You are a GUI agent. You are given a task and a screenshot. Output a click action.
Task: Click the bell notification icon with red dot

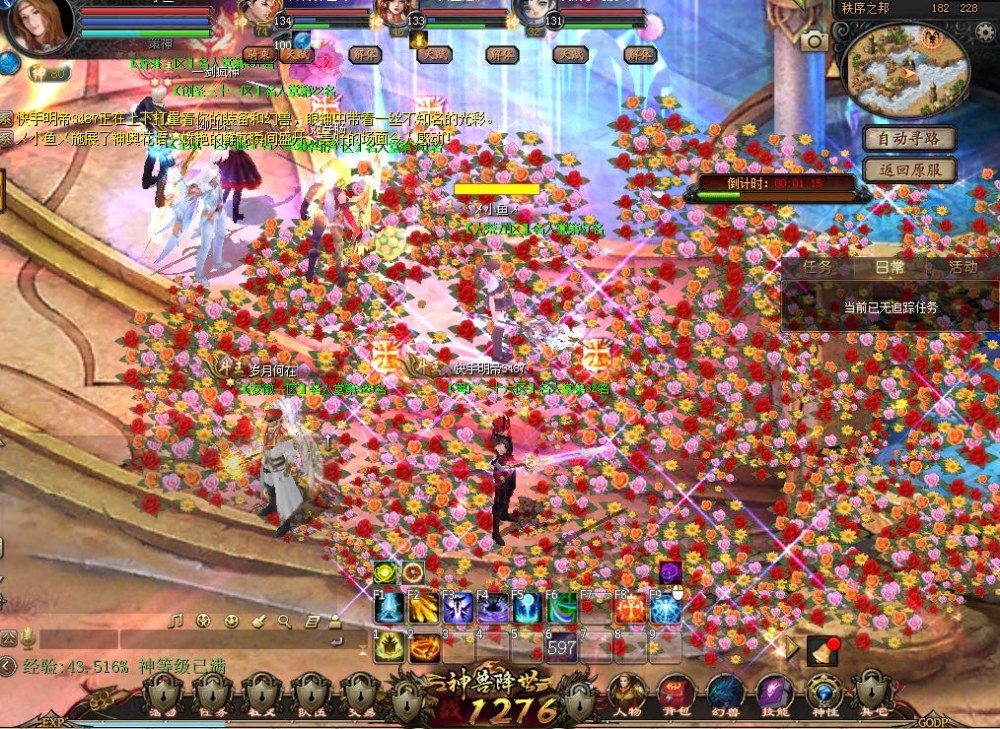coord(822,651)
